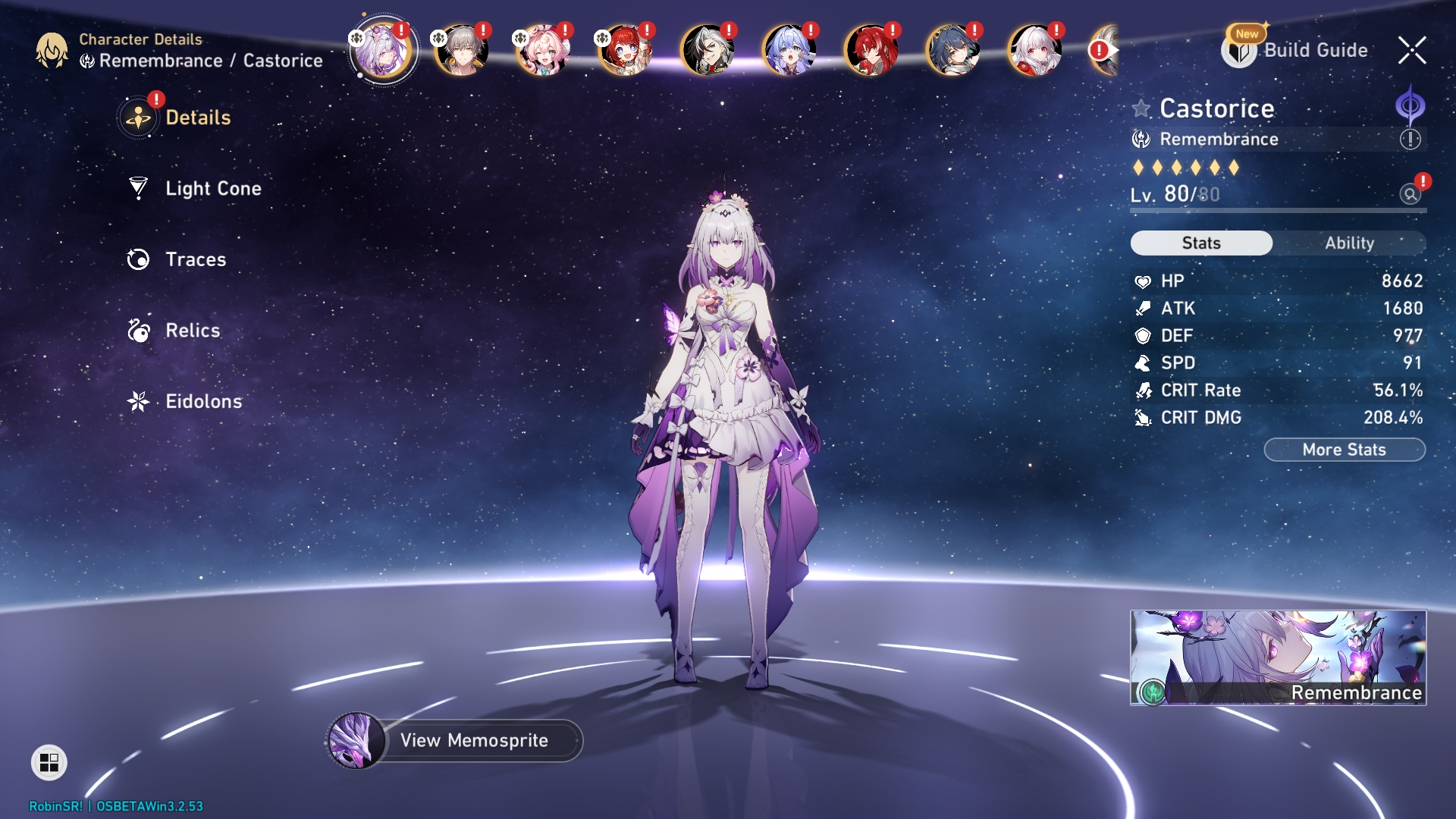Screen dimensions: 1456x819
Task: Click the level preview magnifier icon
Action: [x=1410, y=194]
